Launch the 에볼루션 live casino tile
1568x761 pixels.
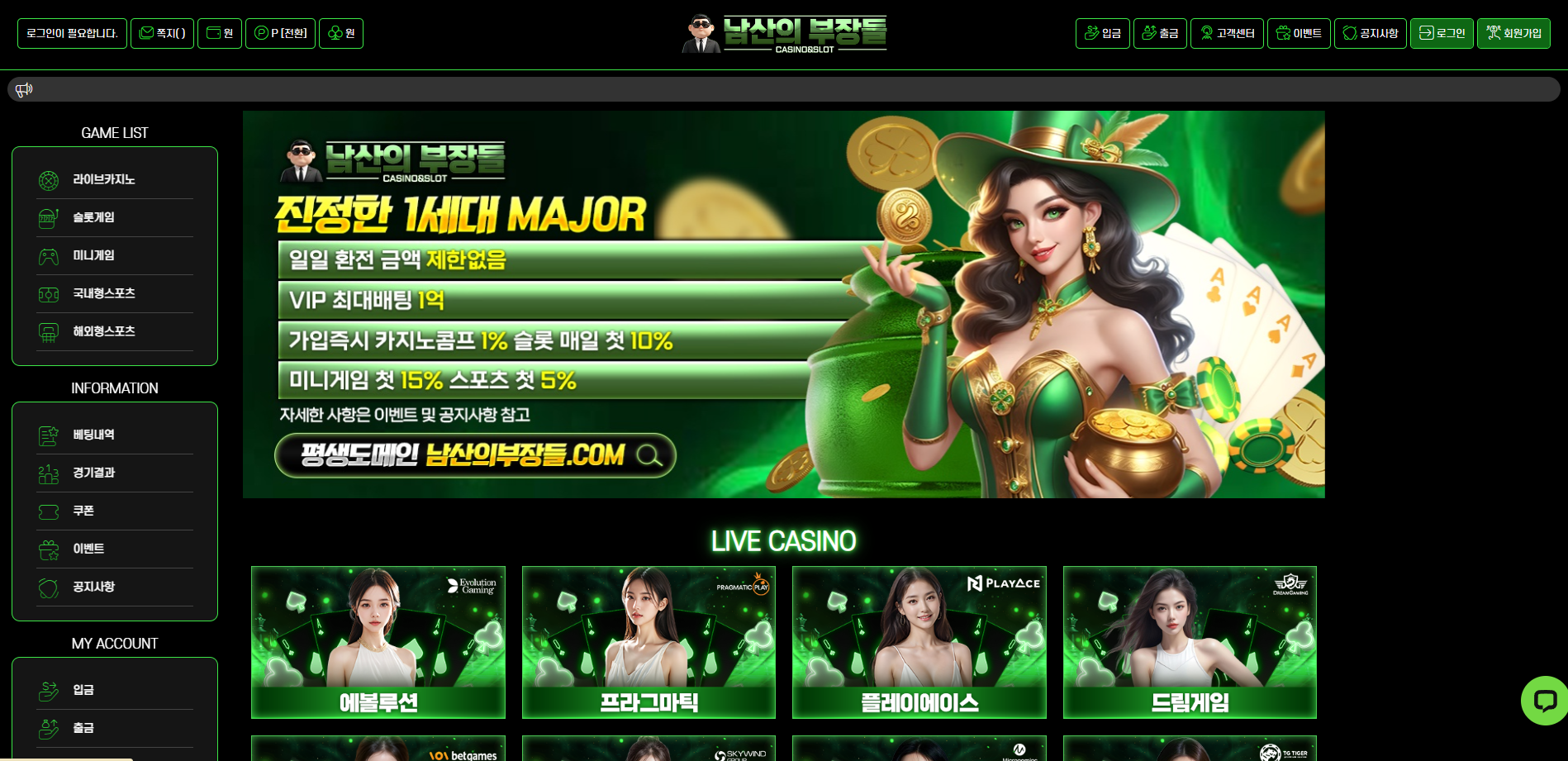(378, 642)
